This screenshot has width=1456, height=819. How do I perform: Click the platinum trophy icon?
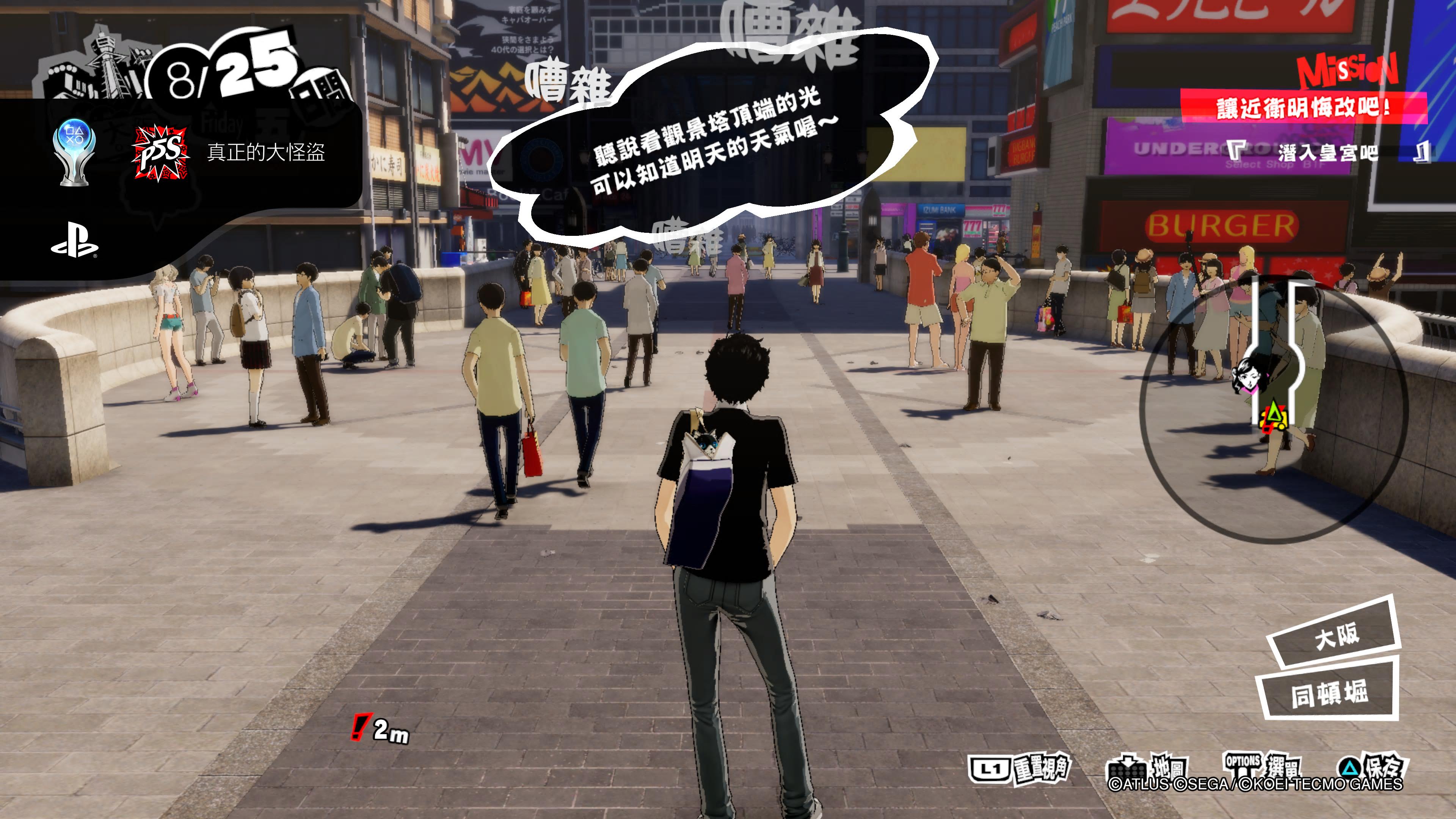pyautogui.click(x=74, y=152)
